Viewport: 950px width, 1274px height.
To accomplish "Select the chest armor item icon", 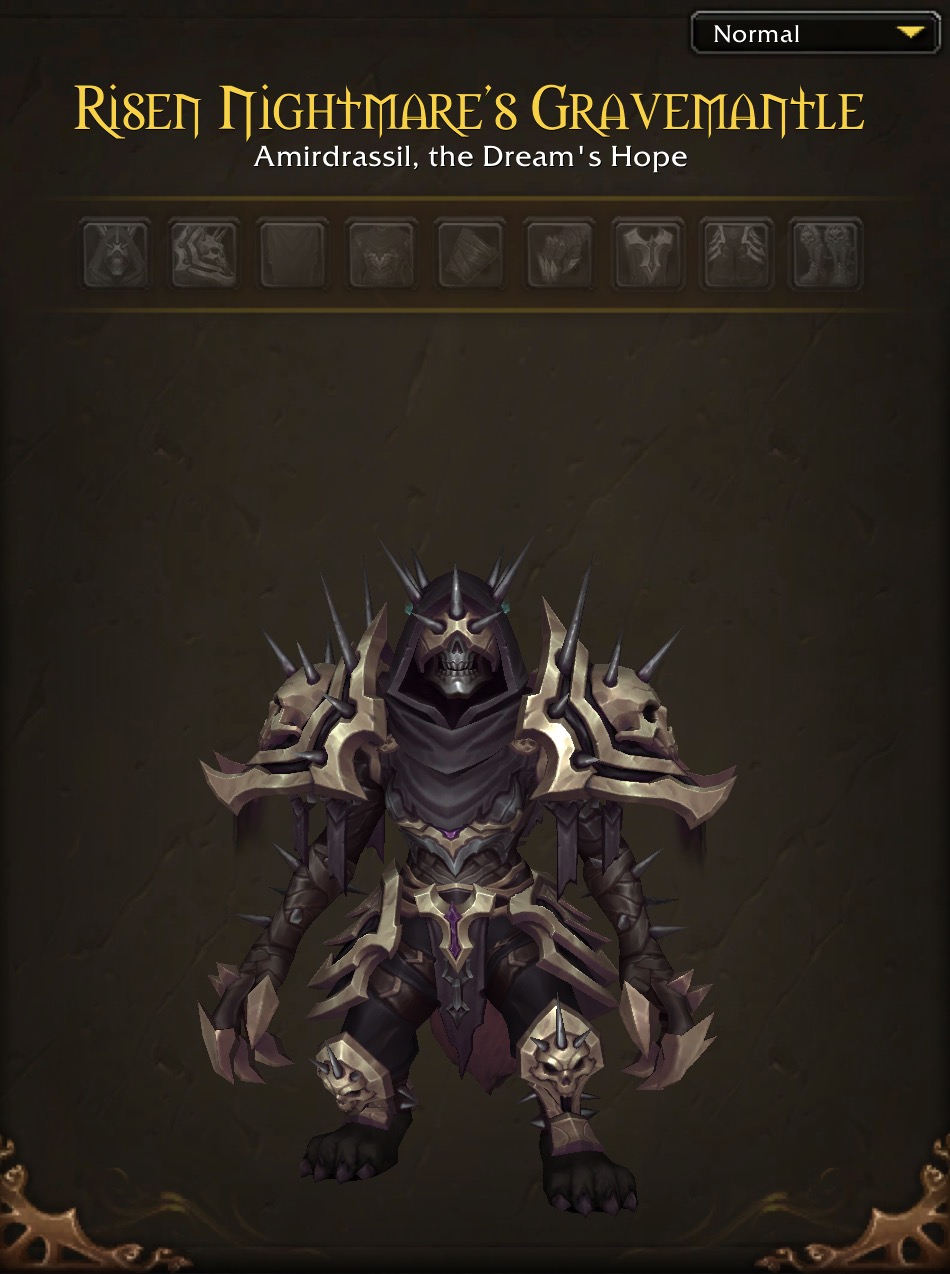I will tap(381, 255).
